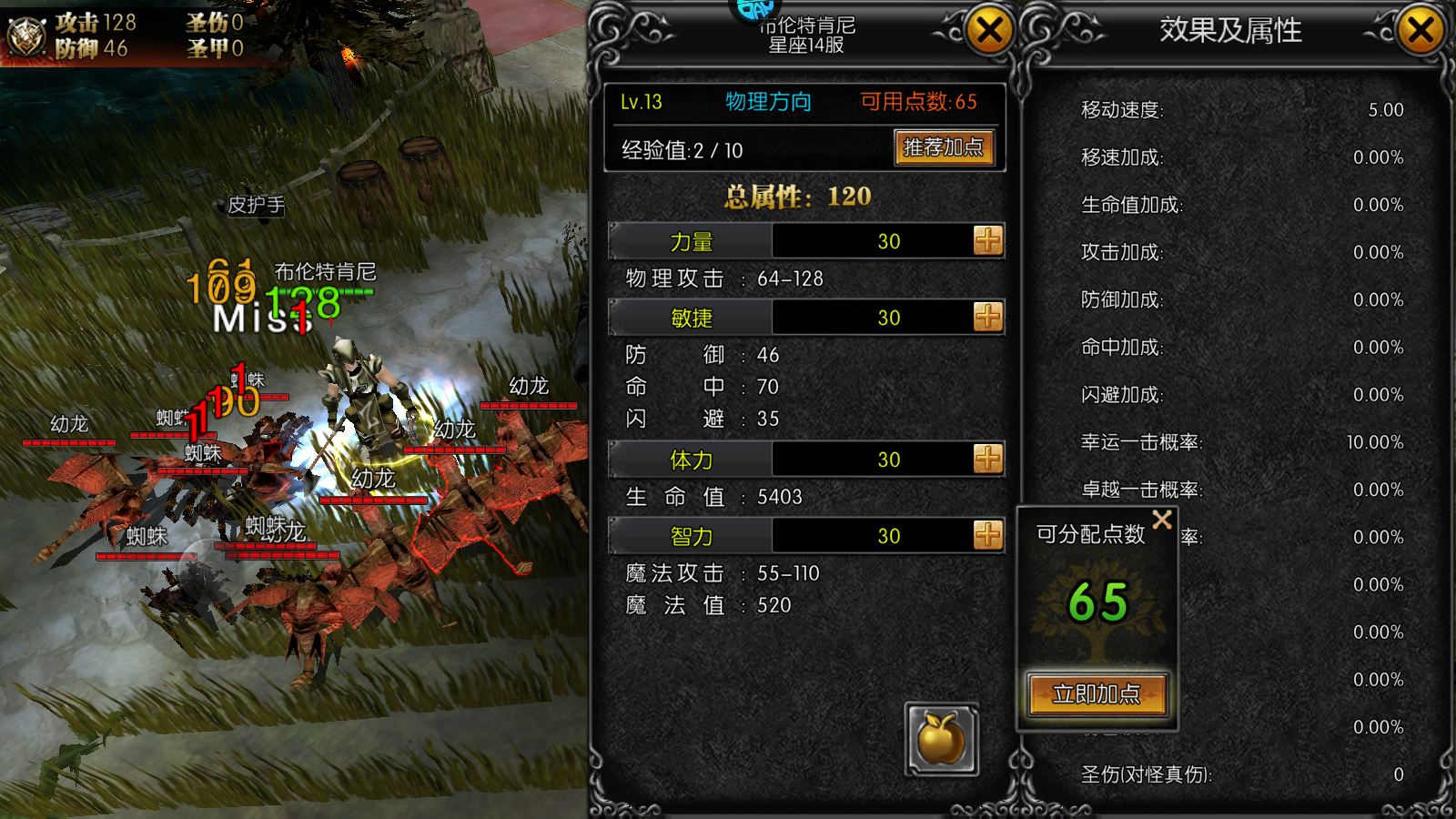Increase 体力 stamina with plus button
Screen dimensions: 1456x819
[x=987, y=460]
